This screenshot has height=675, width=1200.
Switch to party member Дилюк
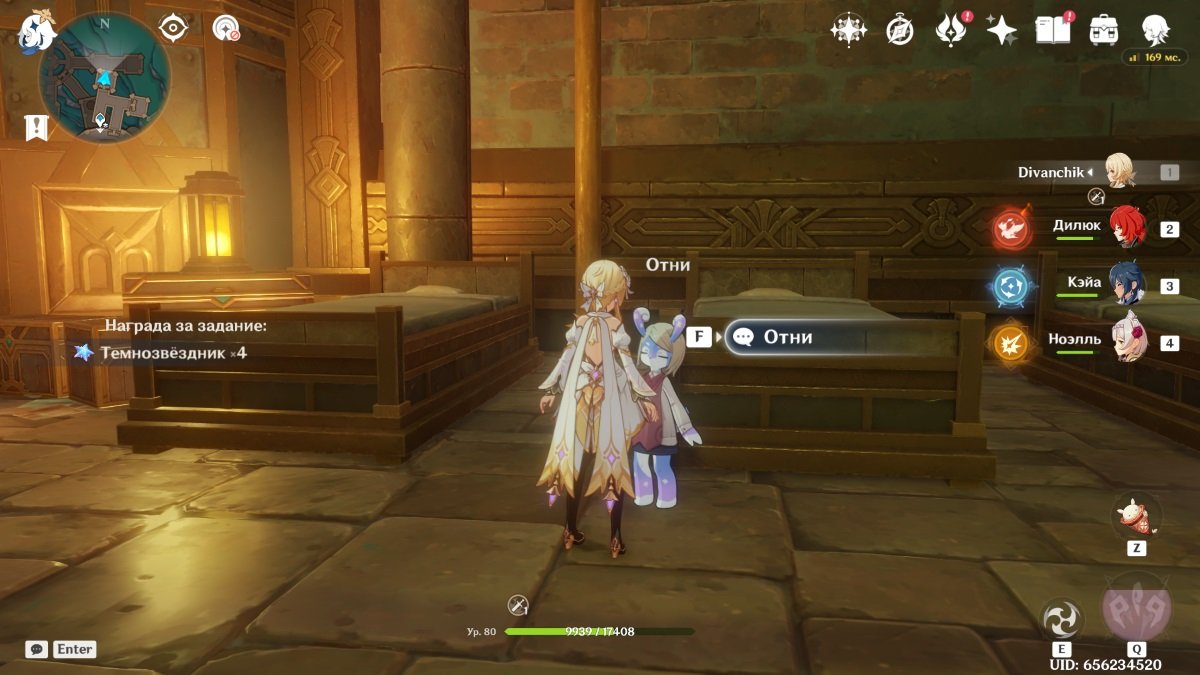tap(1127, 228)
